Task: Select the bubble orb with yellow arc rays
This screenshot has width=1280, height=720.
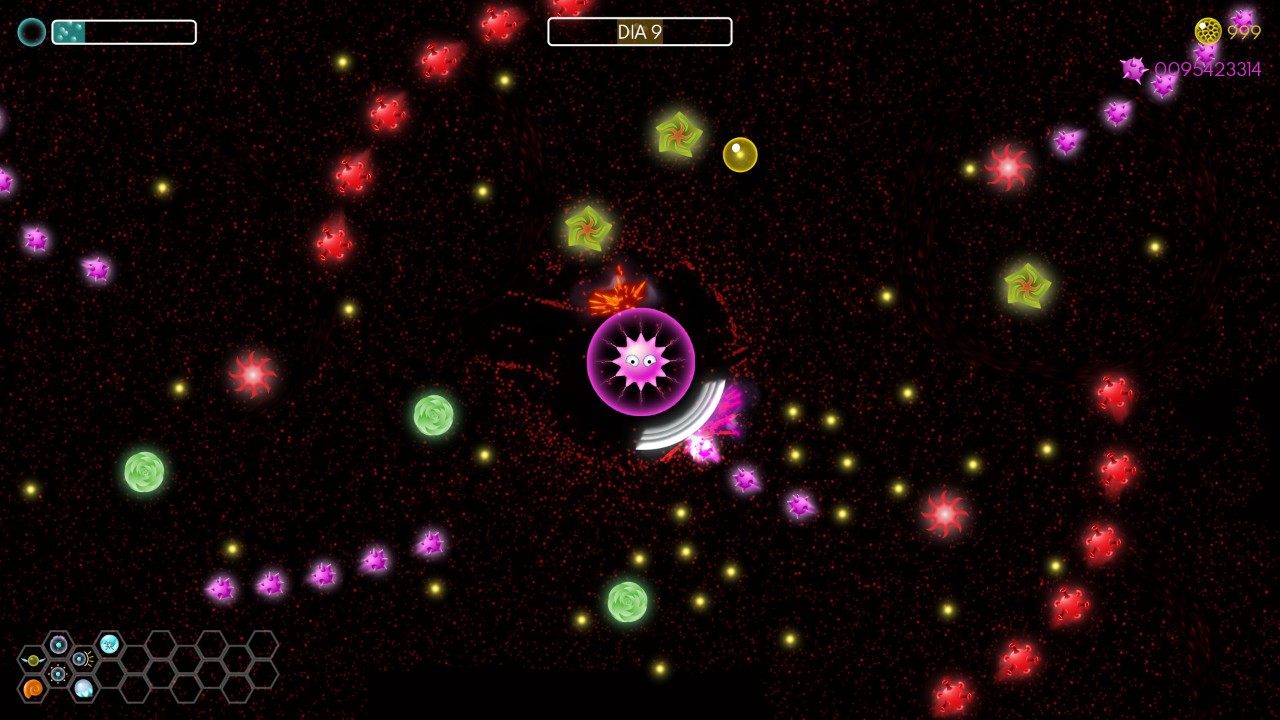Action: pos(82,659)
